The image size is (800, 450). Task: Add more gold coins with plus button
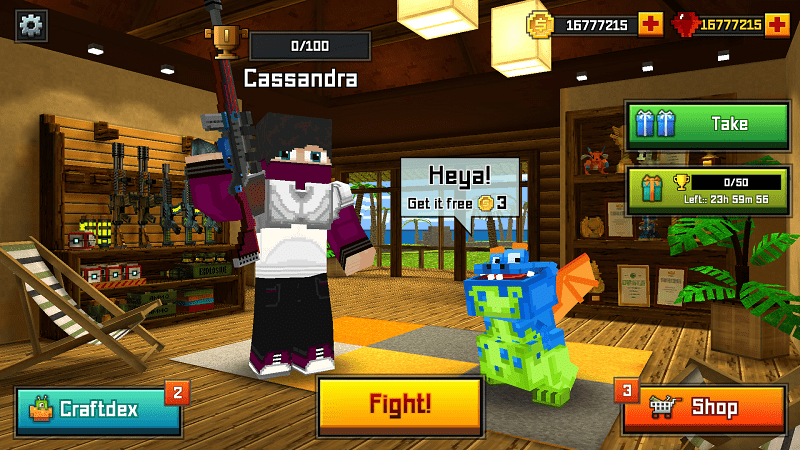[x=650, y=24]
